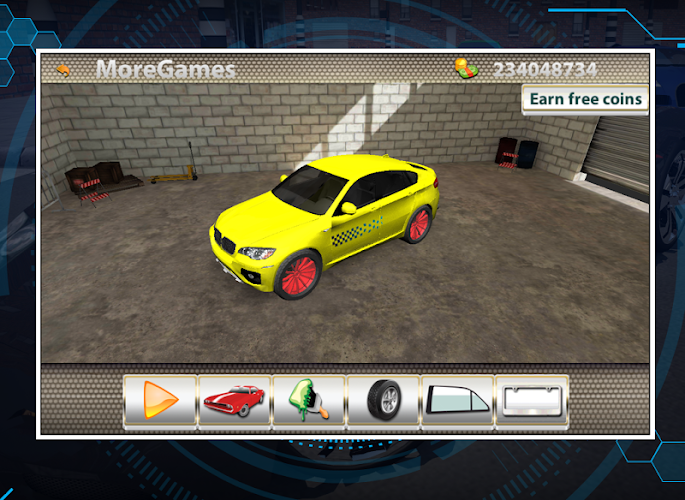
Task: Open the license plate customization
Action: click(531, 402)
